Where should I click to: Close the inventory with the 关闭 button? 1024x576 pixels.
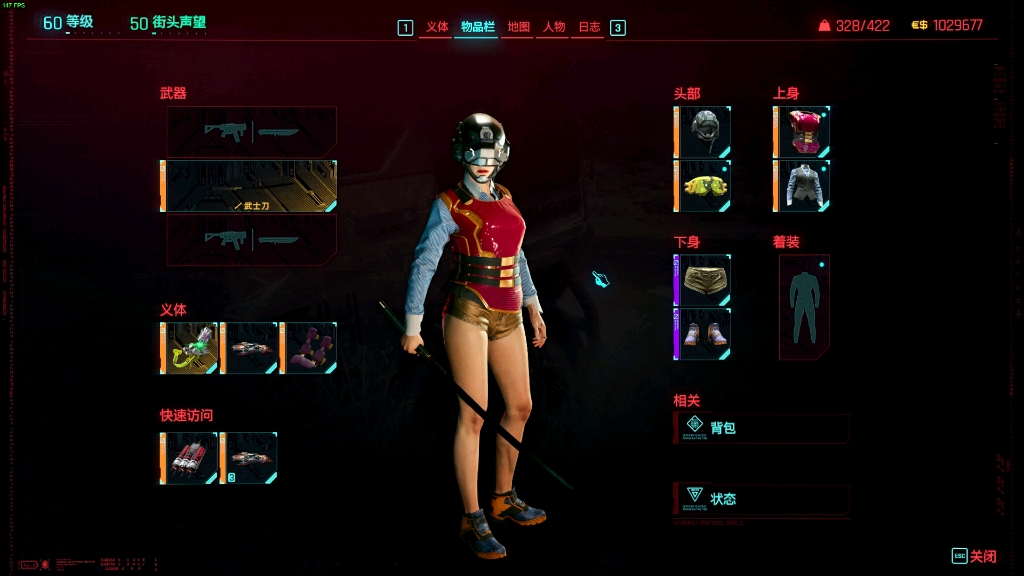click(975, 556)
